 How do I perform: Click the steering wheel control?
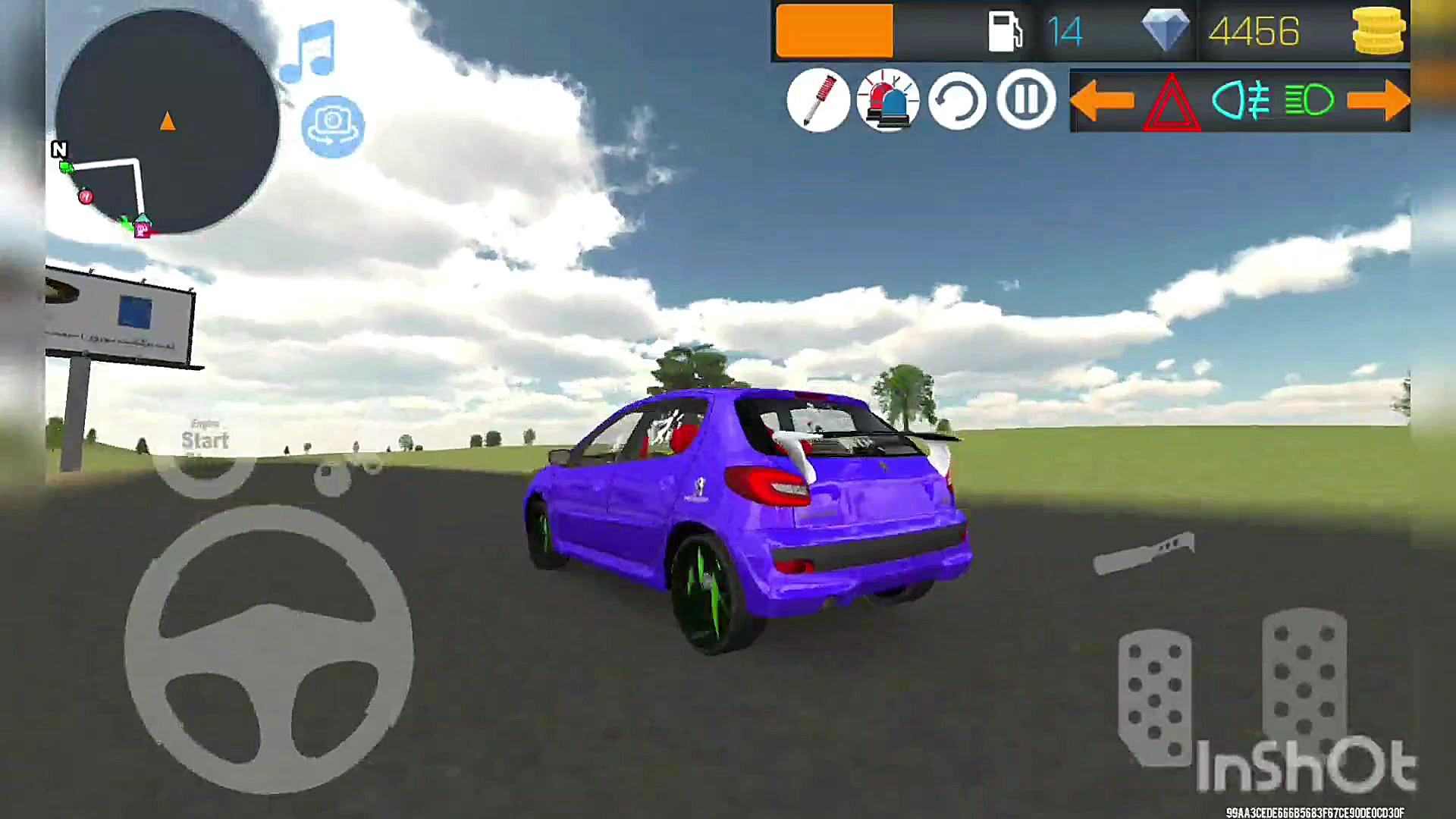point(269,648)
